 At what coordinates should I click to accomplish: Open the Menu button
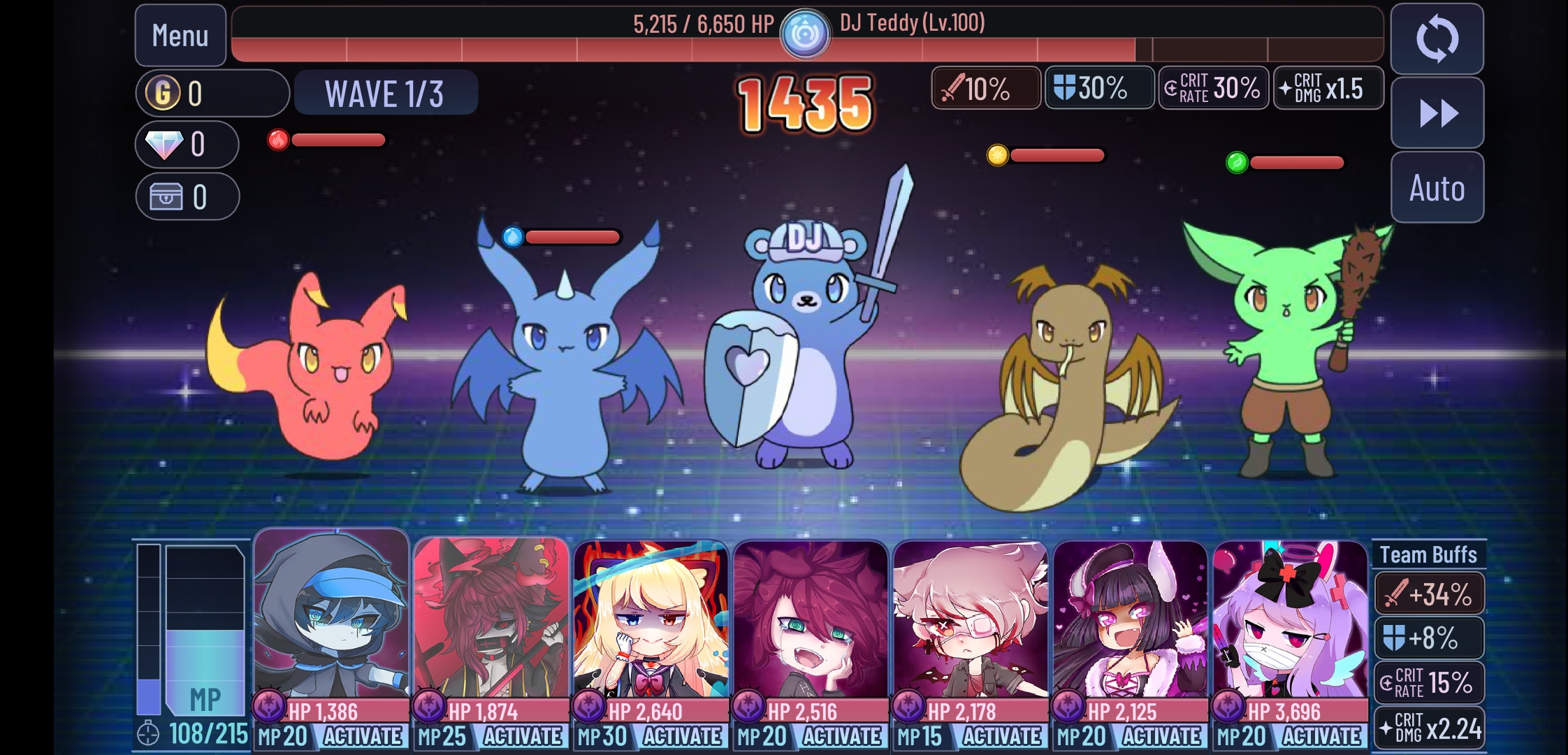[180, 36]
